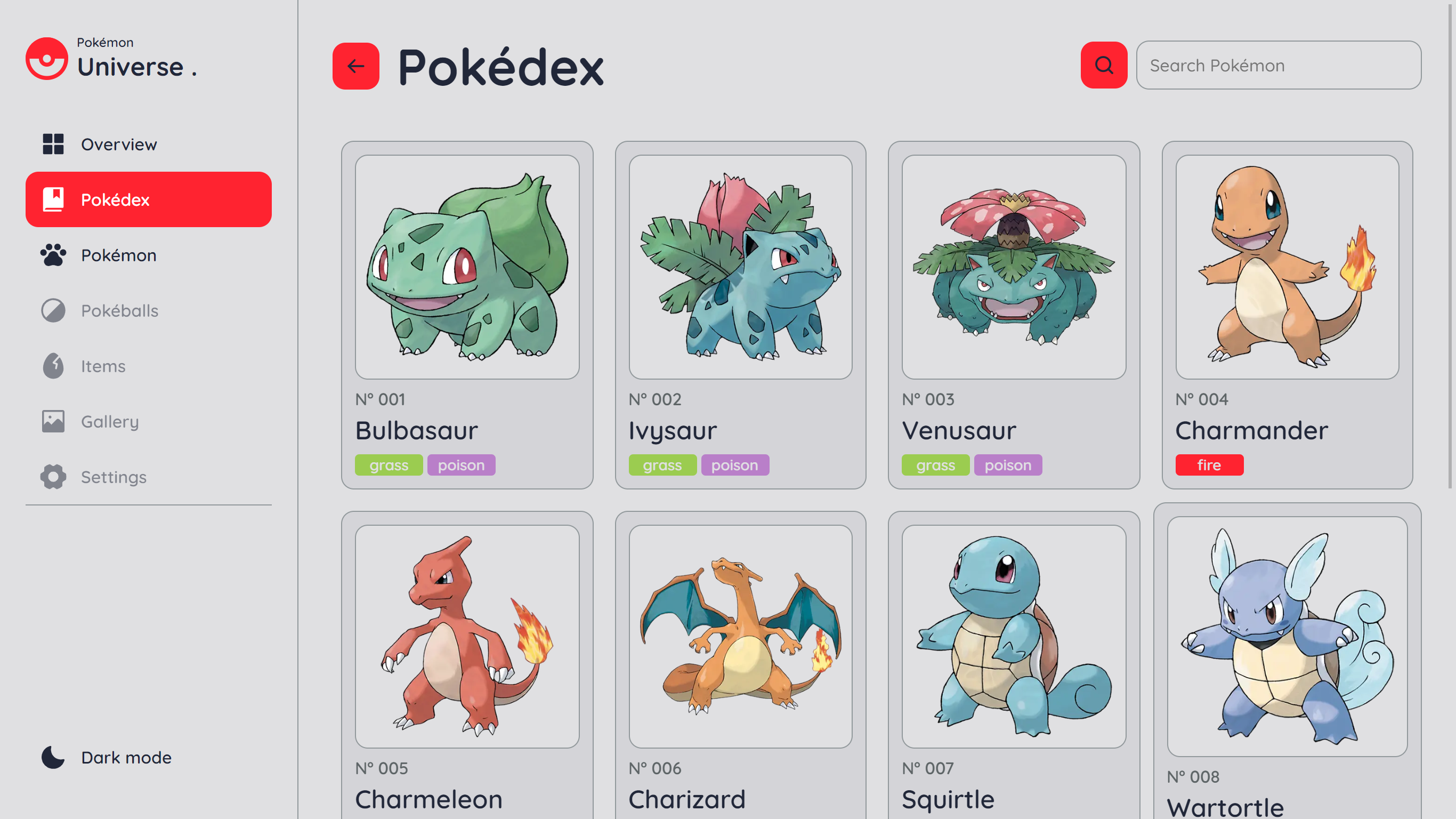
Task: Select the Pokéballs icon in sidebar
Action: (x=52, y=310)
